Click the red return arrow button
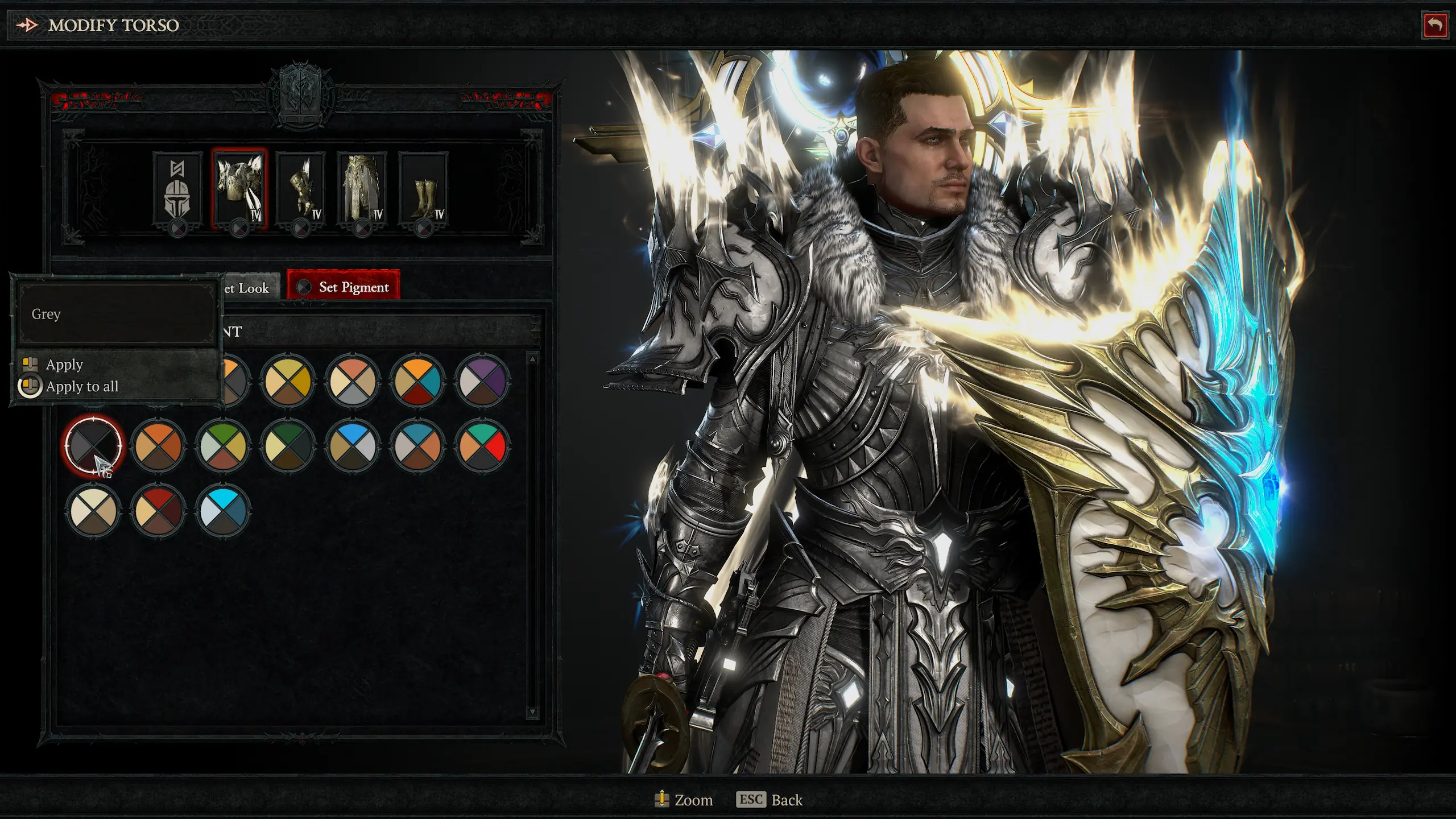The width and height of the screenshot is (1456, 819). [x=1434, y=26]
